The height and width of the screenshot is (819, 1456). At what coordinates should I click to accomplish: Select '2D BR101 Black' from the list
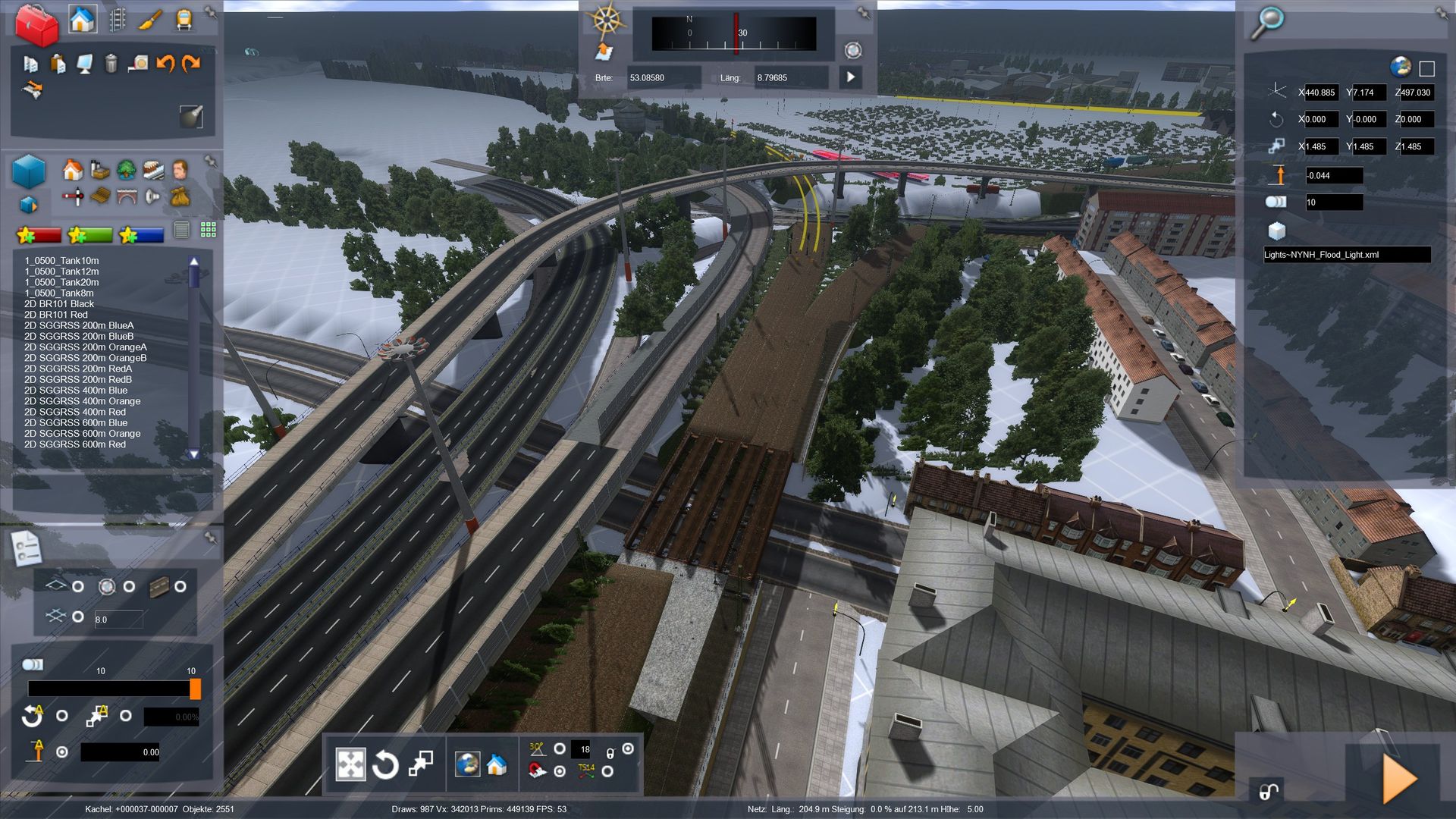click(59, 304)
